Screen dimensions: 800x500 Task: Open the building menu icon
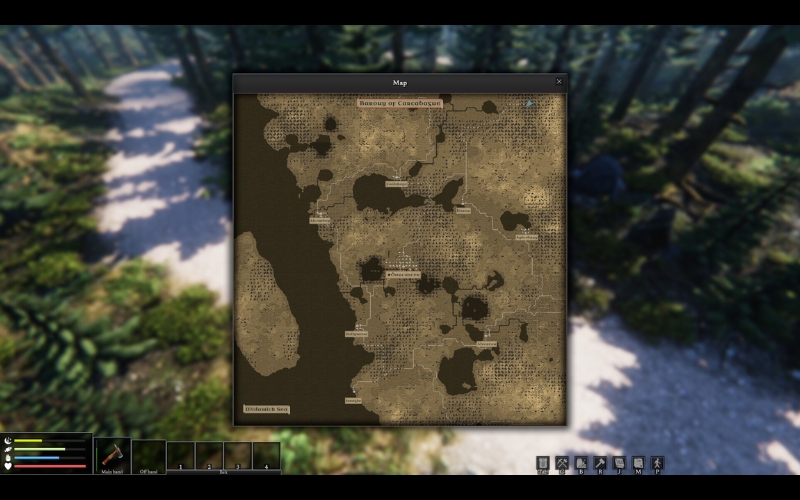click(x=581, y=463)
